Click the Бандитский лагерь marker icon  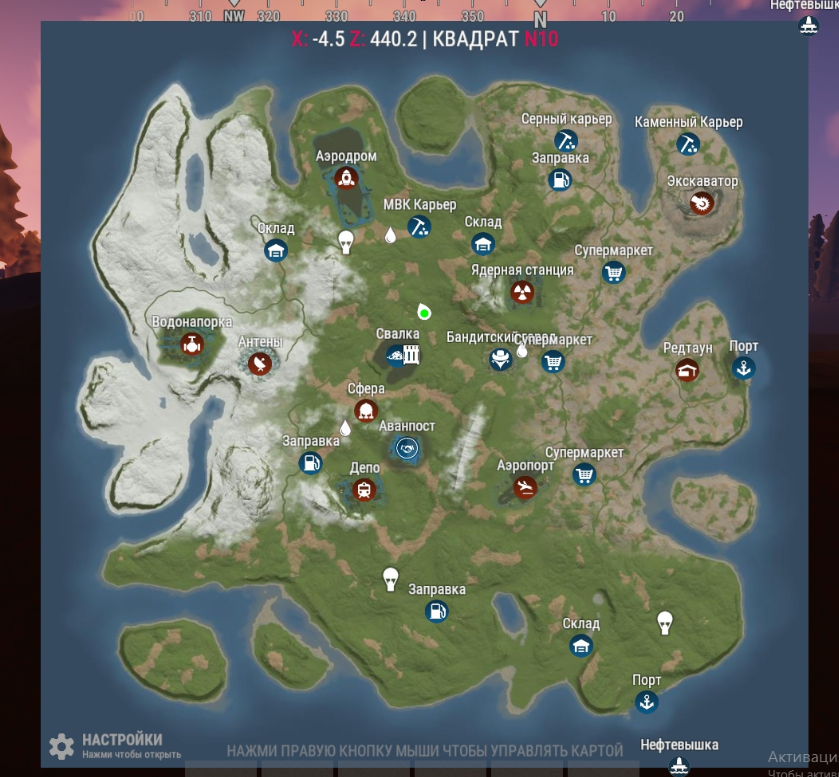coord(500,359)
